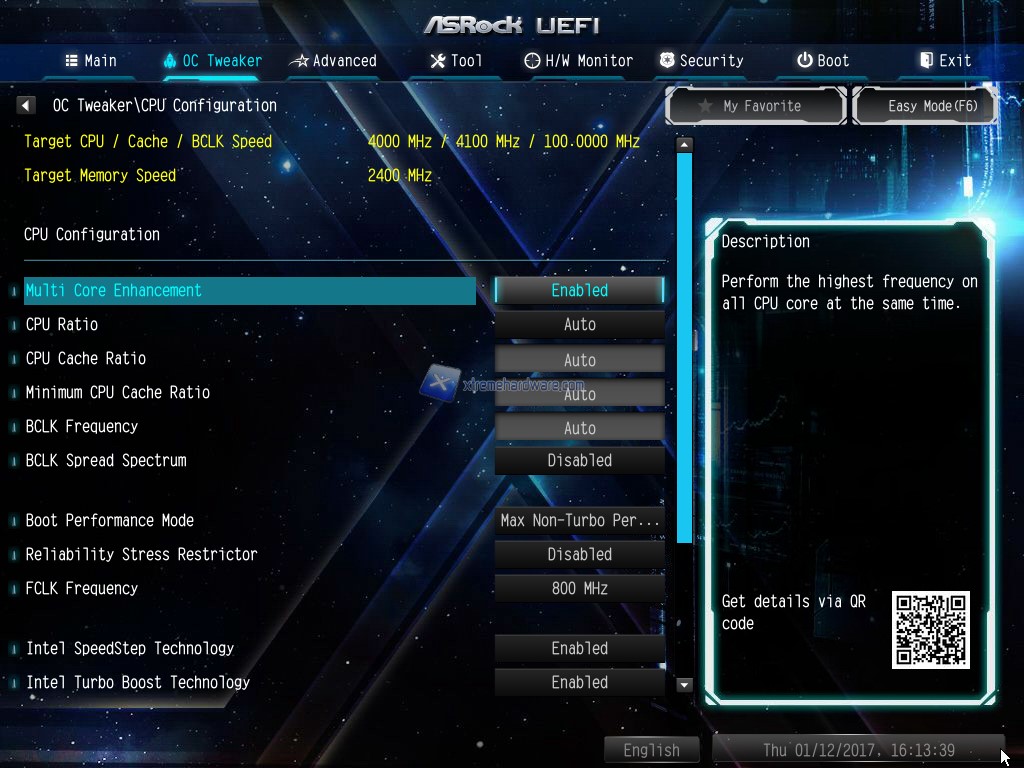
Task: Switch to the Boot tab
Action: coord(823,61)
